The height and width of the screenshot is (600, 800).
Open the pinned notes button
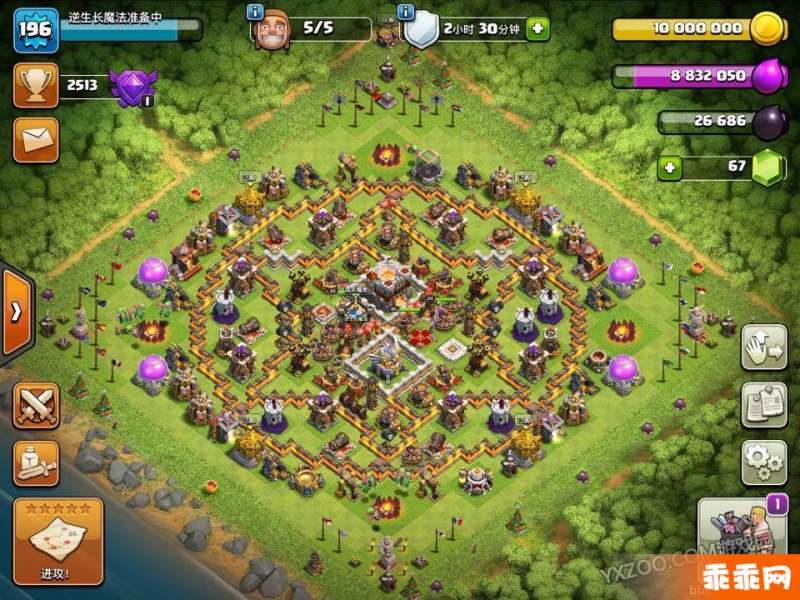(x=763, y=405)
